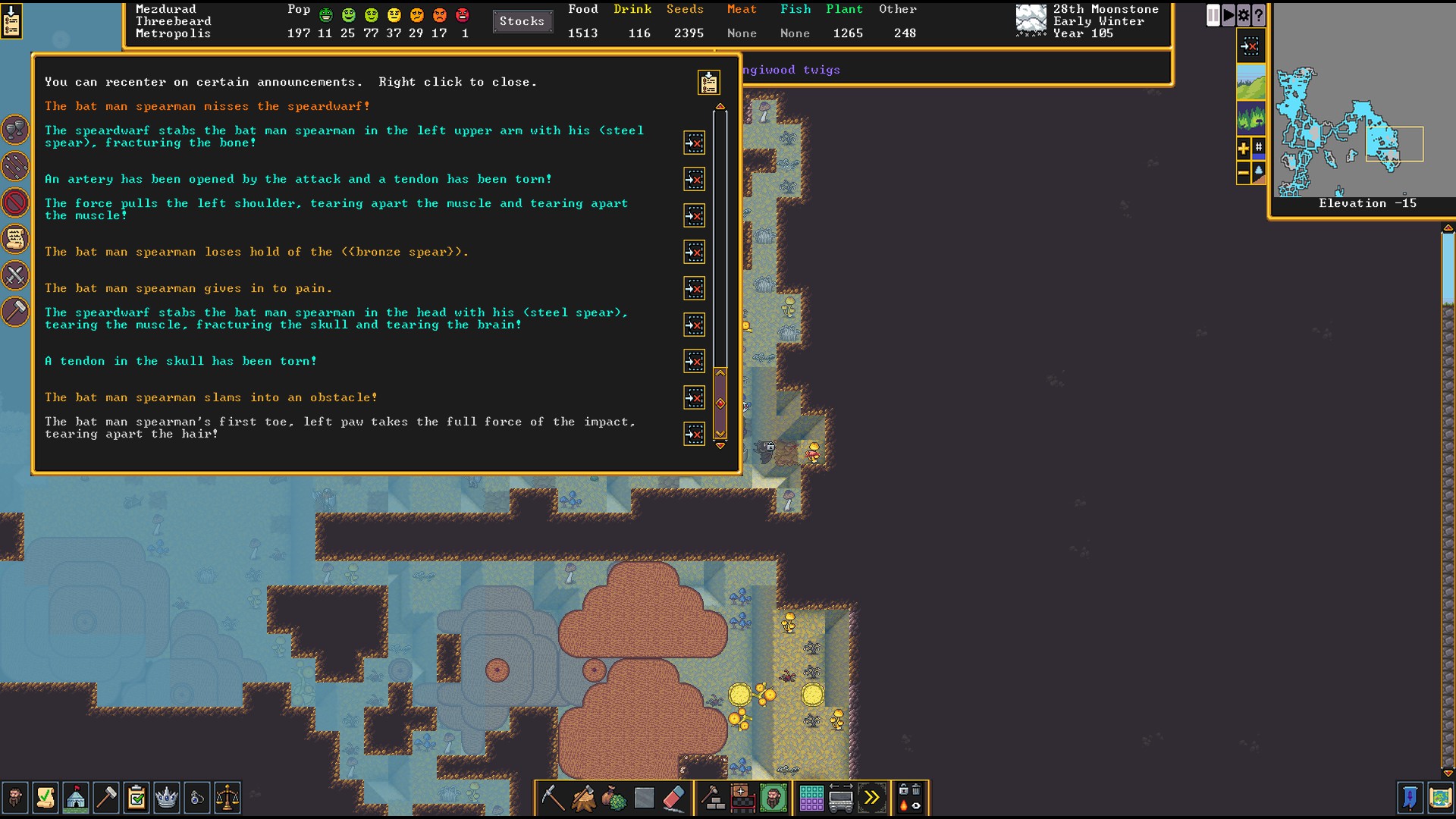Select the mining pickaxe tool
The image size is (1456, 819).
click(x=553, y=798)
